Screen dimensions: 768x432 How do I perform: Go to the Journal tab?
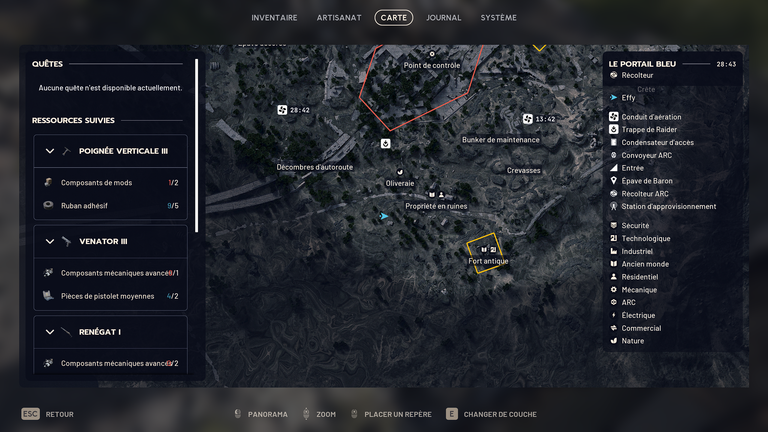coord(443,18)
